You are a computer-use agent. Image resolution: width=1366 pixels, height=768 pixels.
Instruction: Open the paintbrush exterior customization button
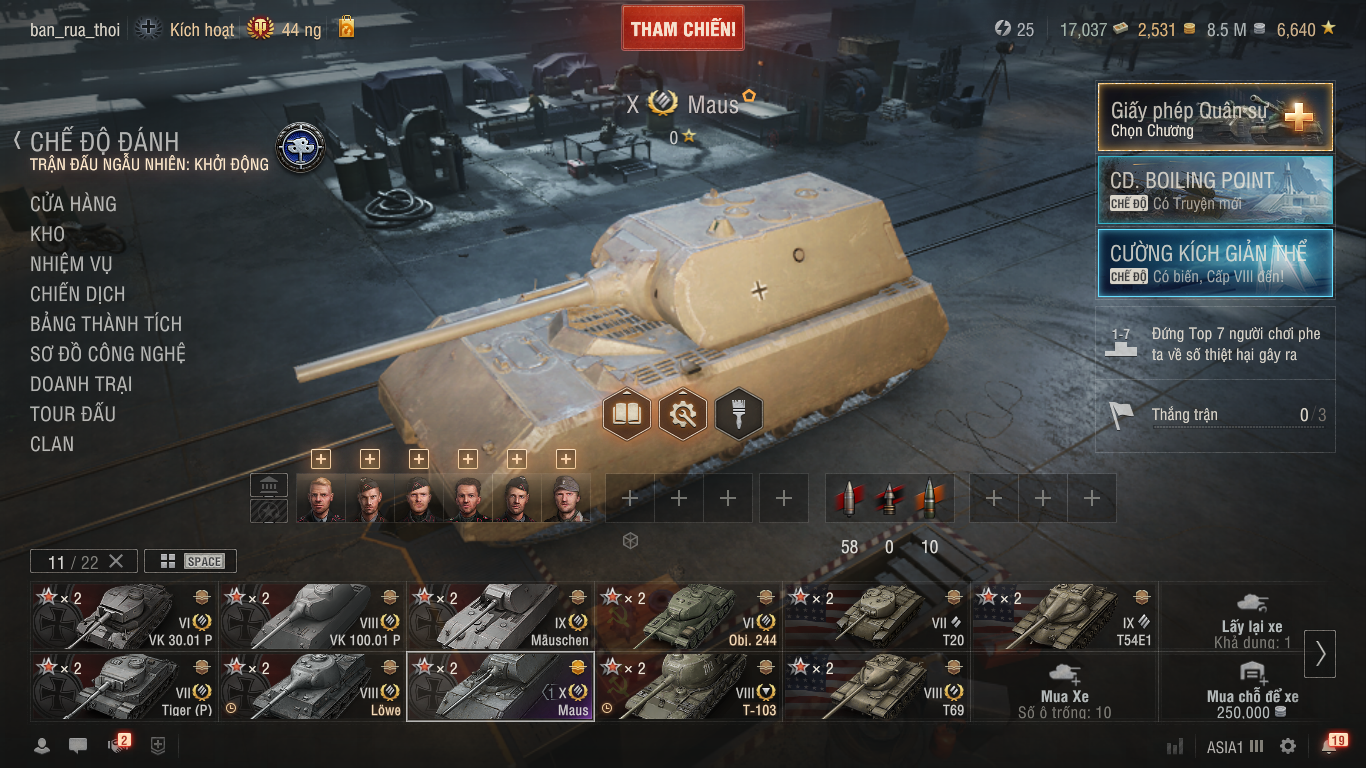(739, 413)
